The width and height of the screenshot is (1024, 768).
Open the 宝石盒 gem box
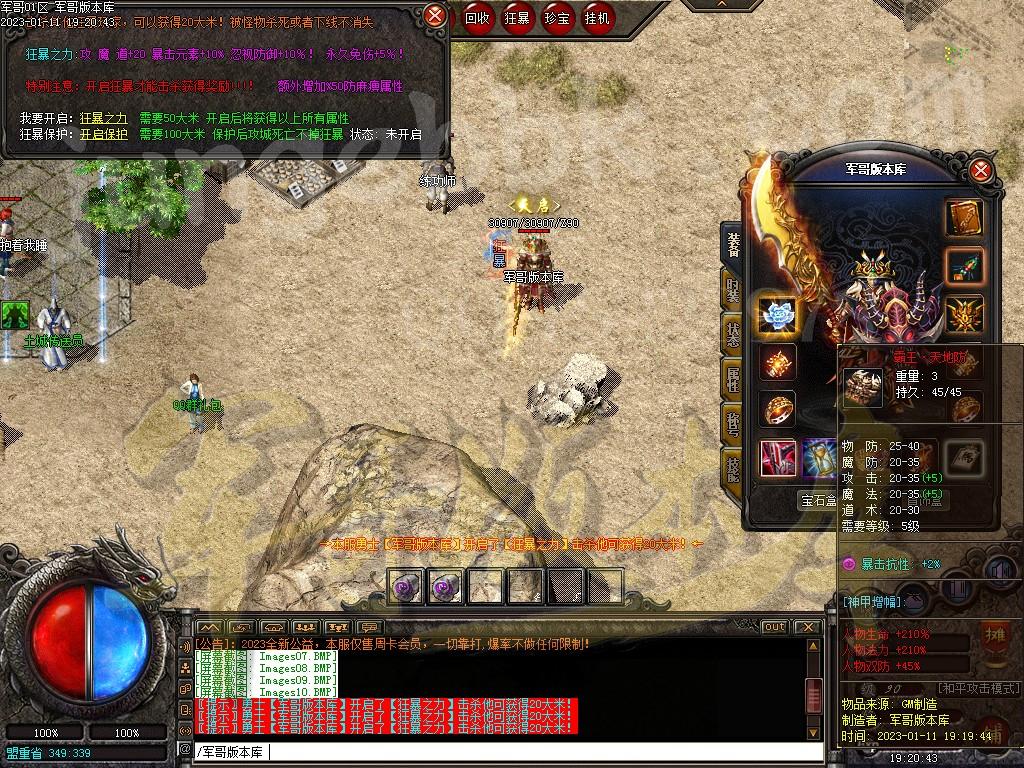[818, 500]
